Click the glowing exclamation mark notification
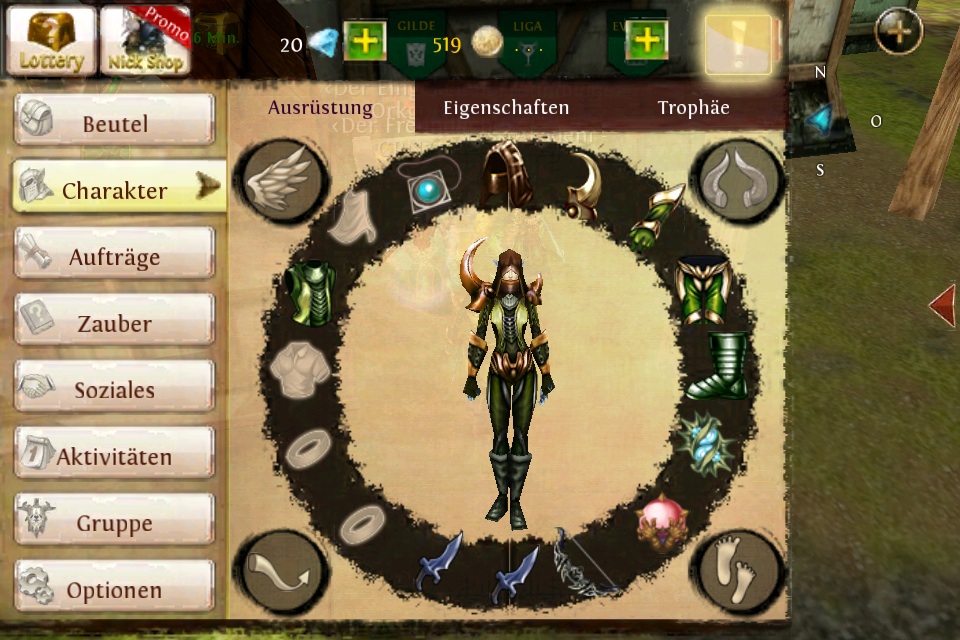This screenshot has width=960, height=640. coord(738,44)
